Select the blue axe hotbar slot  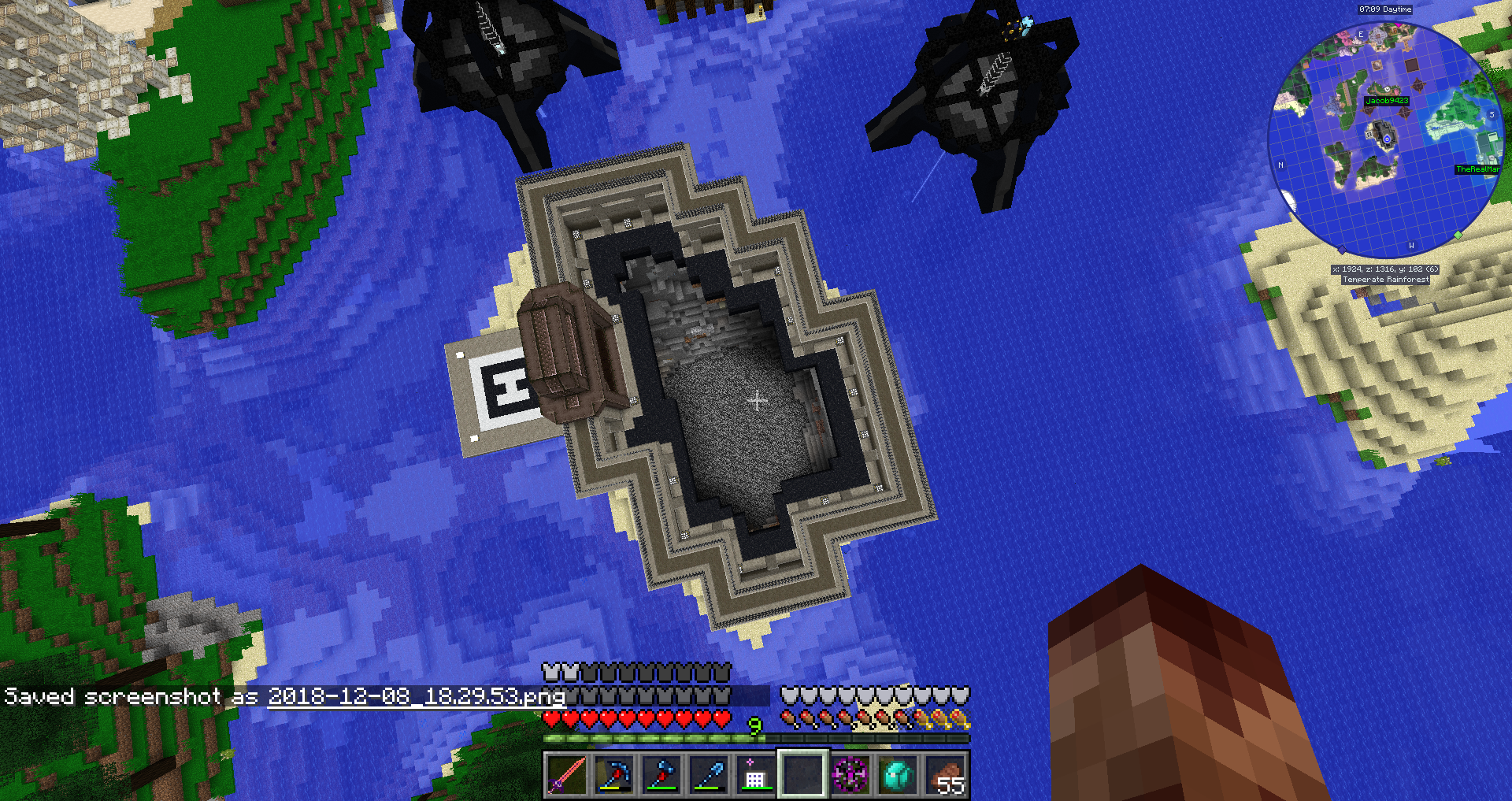coord(661,775)
